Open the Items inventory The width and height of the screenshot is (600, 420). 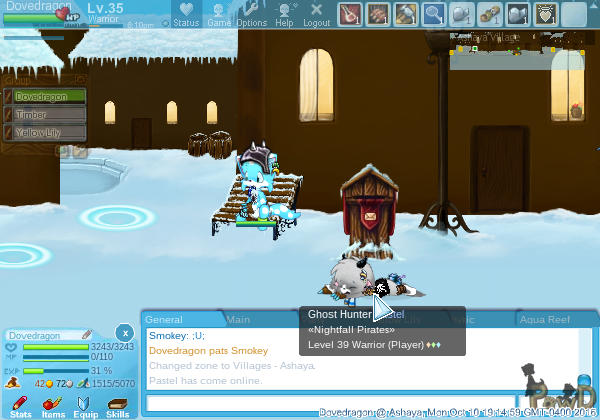53,406
